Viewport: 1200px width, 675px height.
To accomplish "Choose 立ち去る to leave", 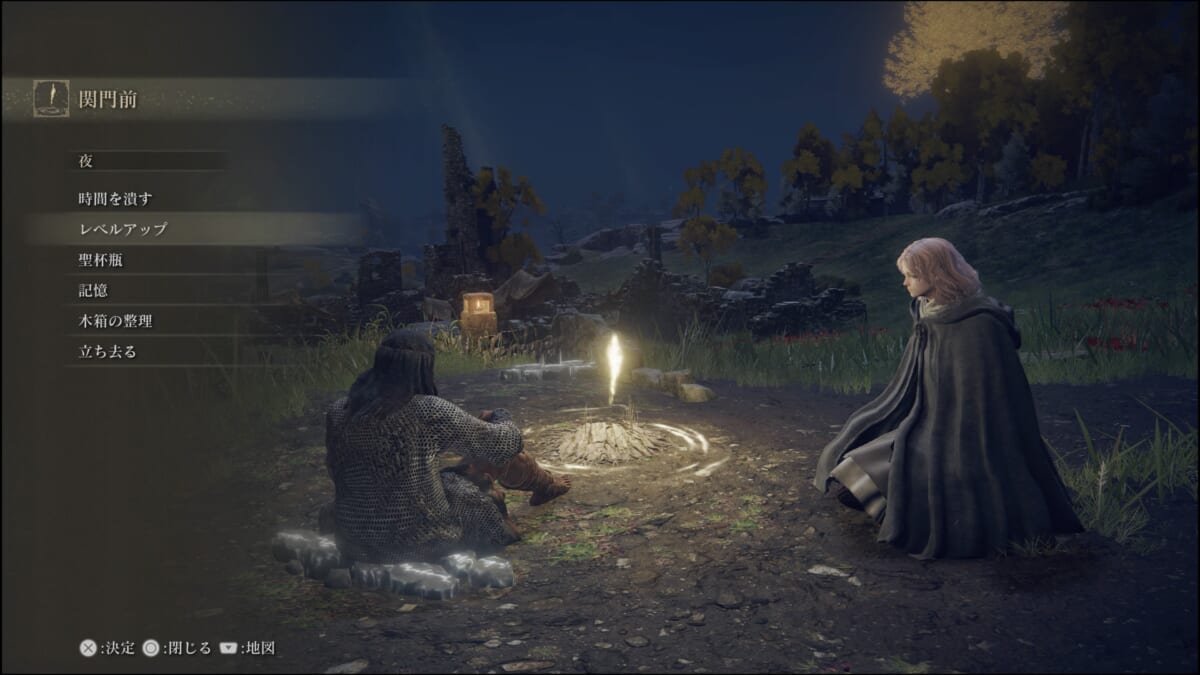I will [x=108, y=352].
